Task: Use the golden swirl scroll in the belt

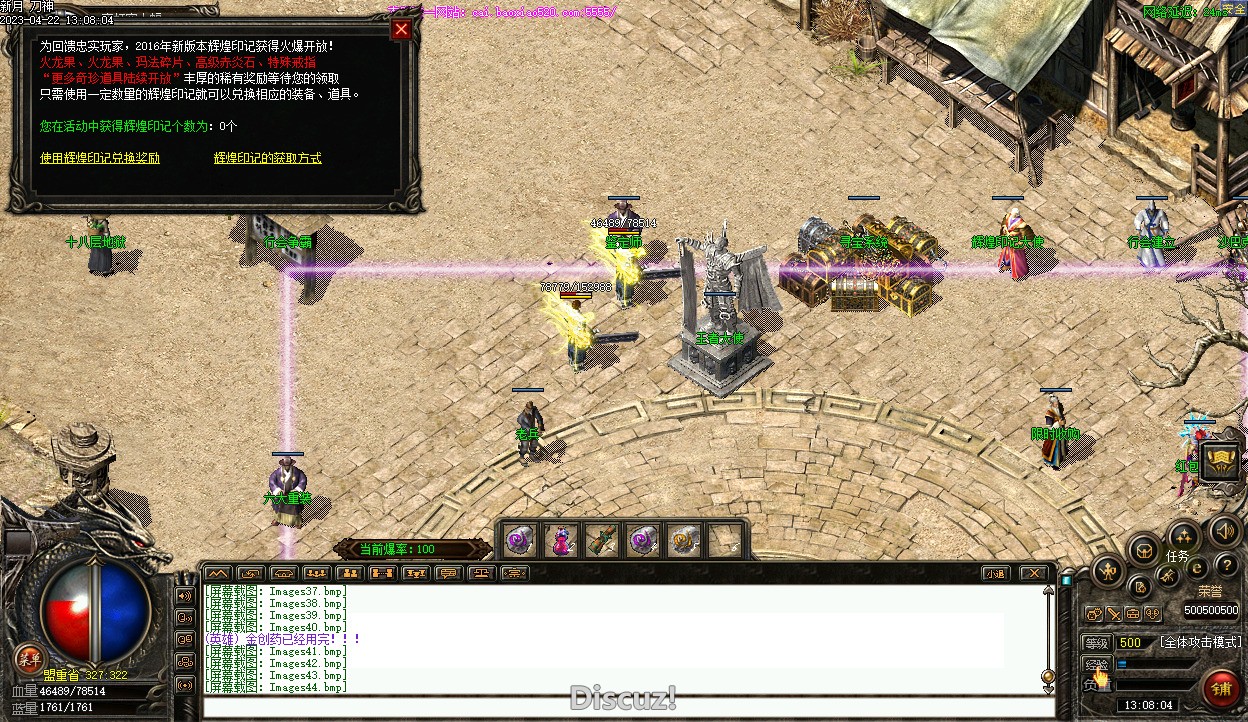Action: tap(684, 541)
